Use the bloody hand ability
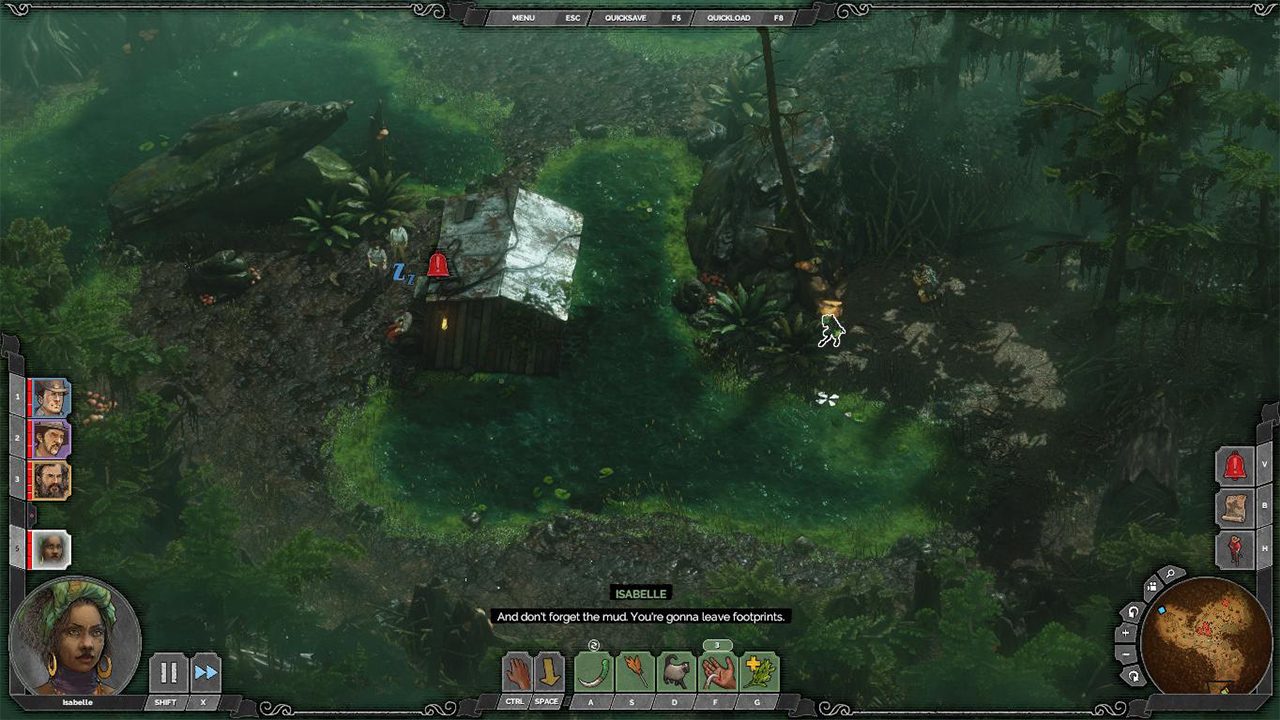1280x720 pixels. (717, 672)
